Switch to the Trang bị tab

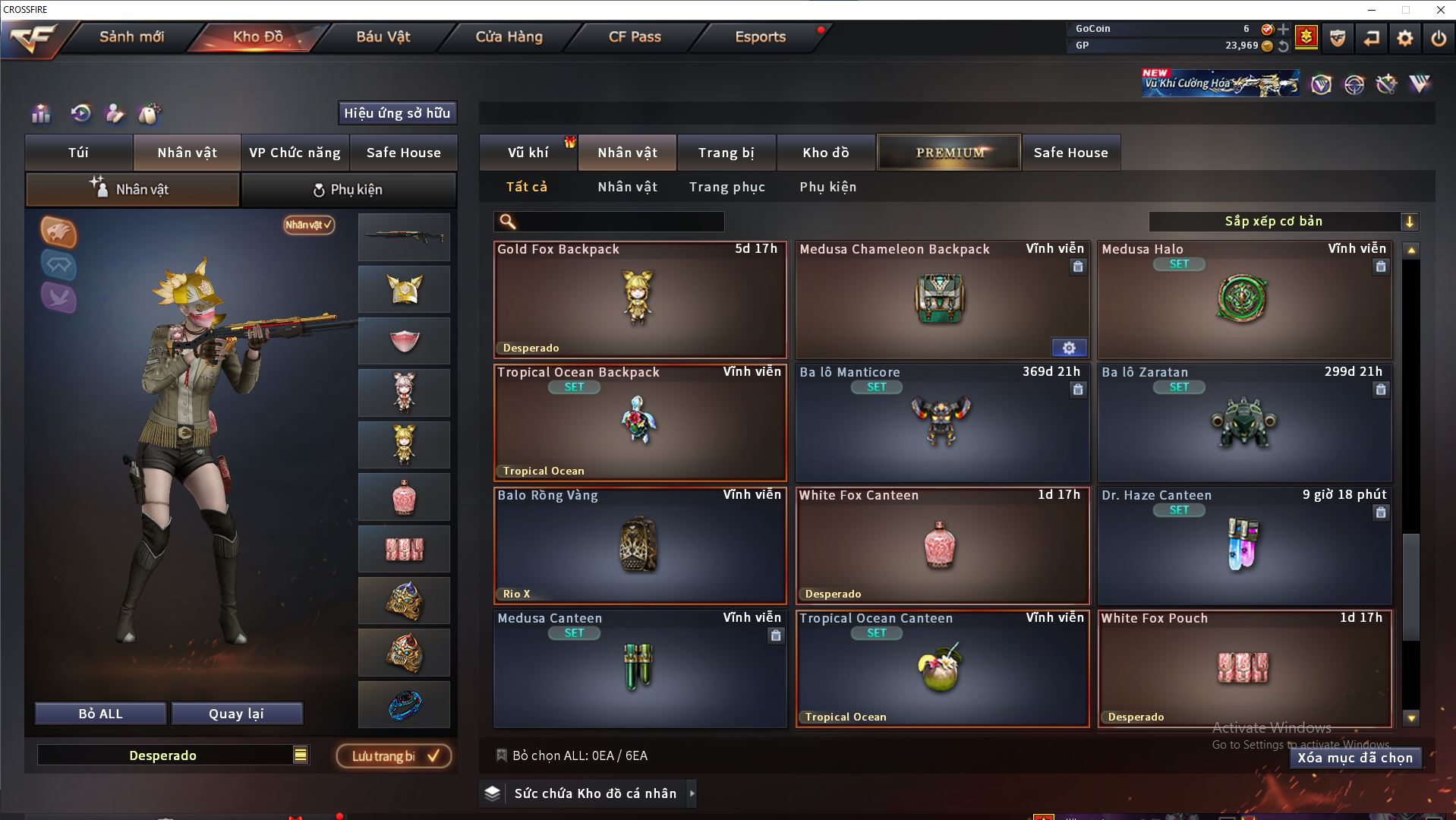pyautogui.click(x=726, y=153)
